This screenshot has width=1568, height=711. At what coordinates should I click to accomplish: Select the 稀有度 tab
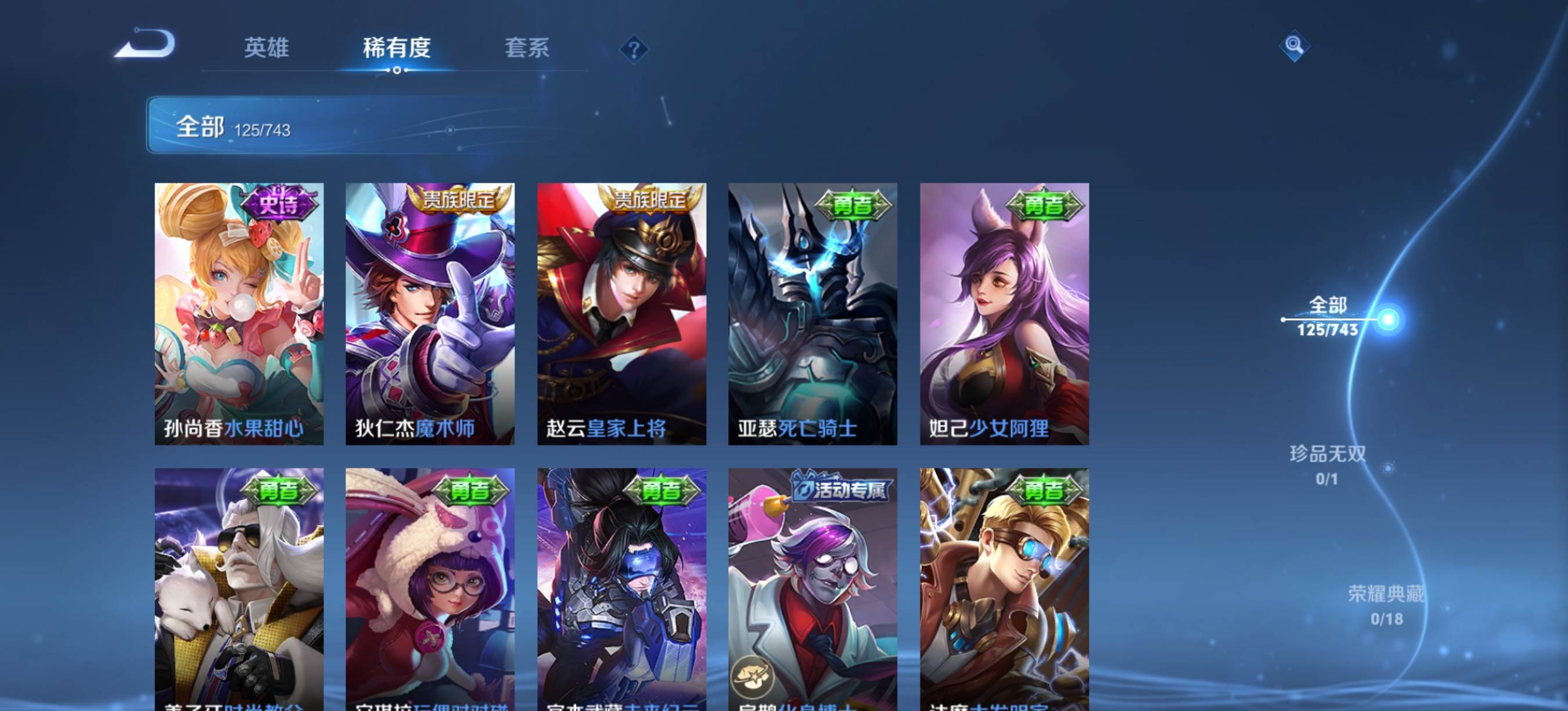pyautogui.click(x=396, y=48)
